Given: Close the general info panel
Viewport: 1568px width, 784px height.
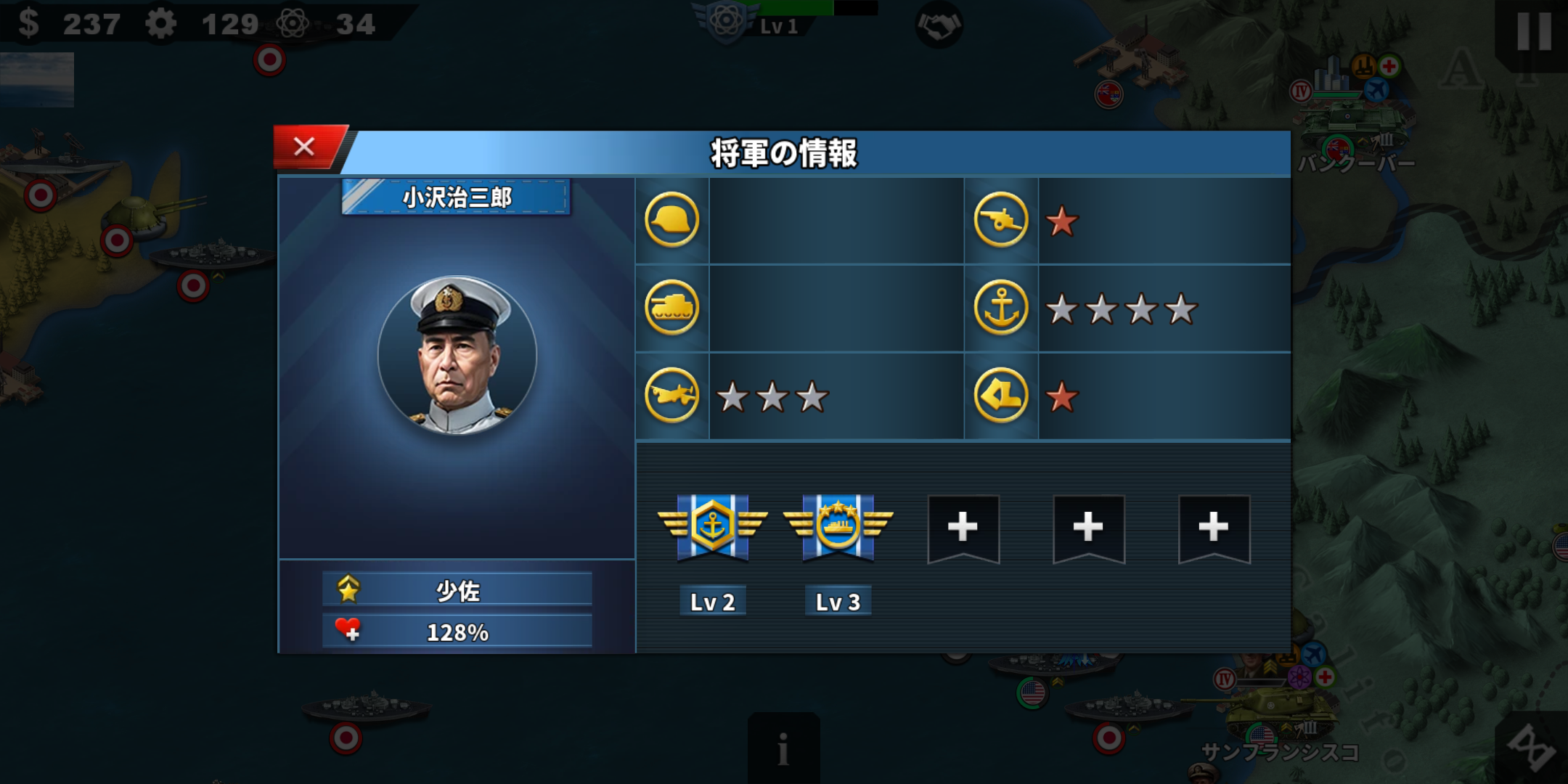Looking at the screenshot, I should tap(305, 147).
